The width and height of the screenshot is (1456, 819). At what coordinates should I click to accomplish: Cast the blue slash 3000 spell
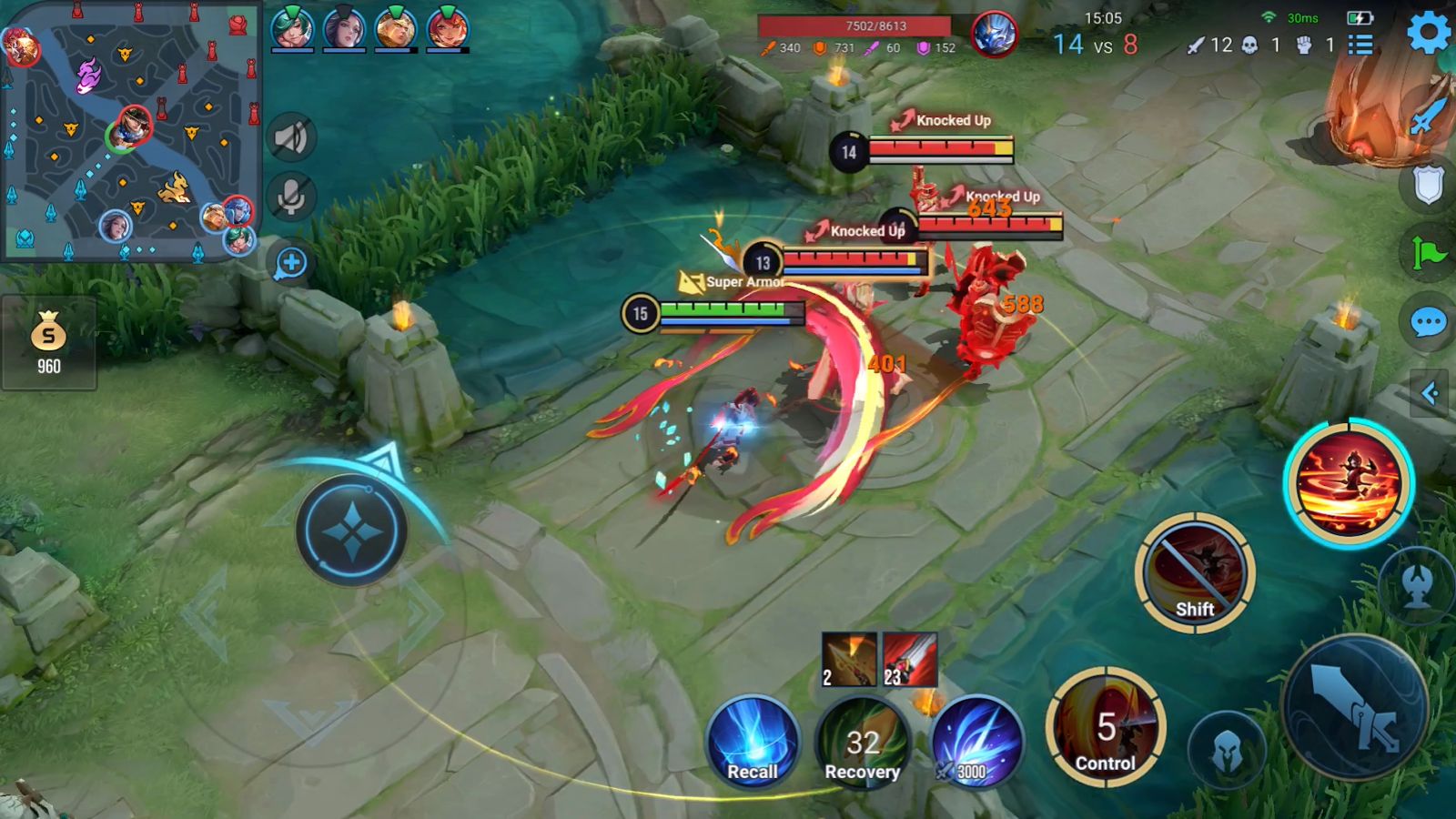click(x=976, y=742)
